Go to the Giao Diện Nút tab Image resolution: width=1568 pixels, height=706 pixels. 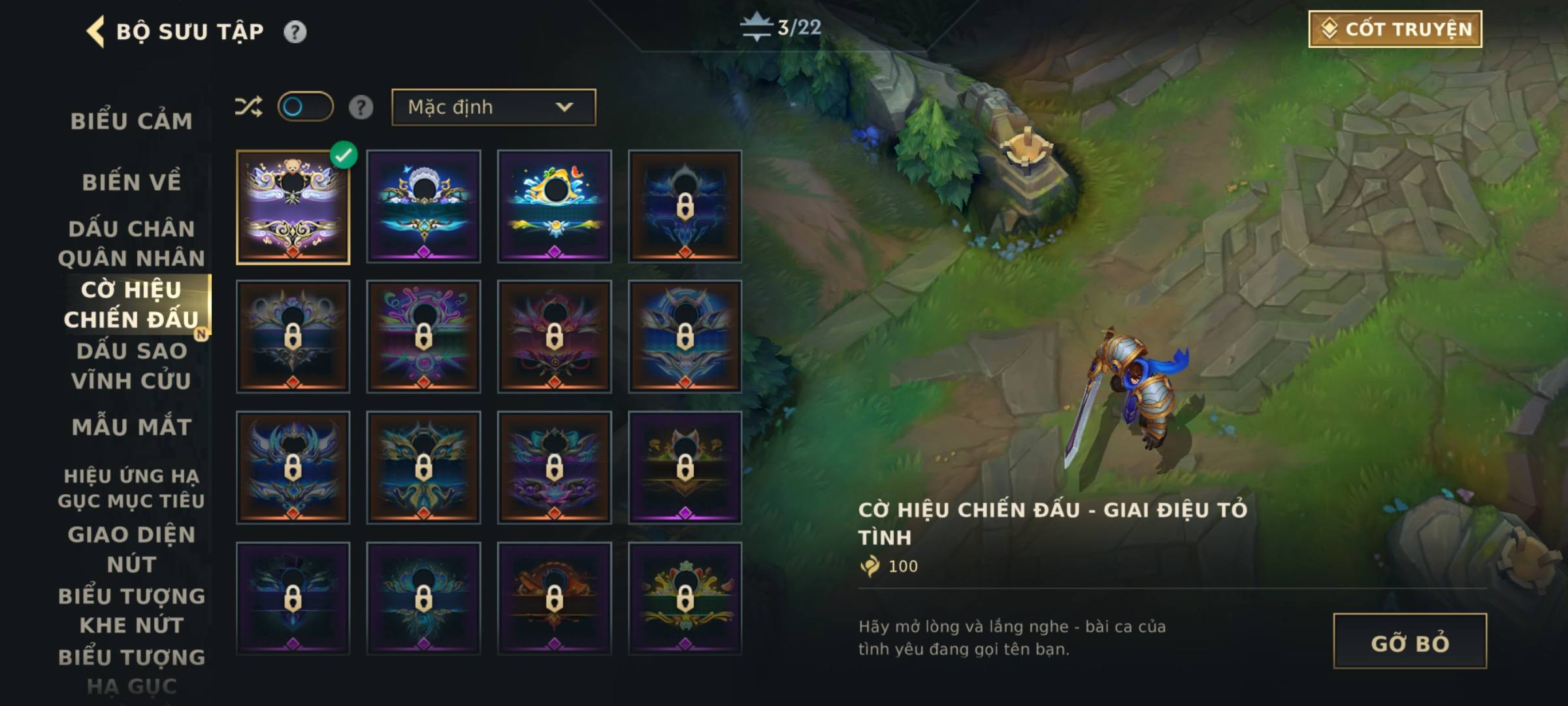[131, 549]
